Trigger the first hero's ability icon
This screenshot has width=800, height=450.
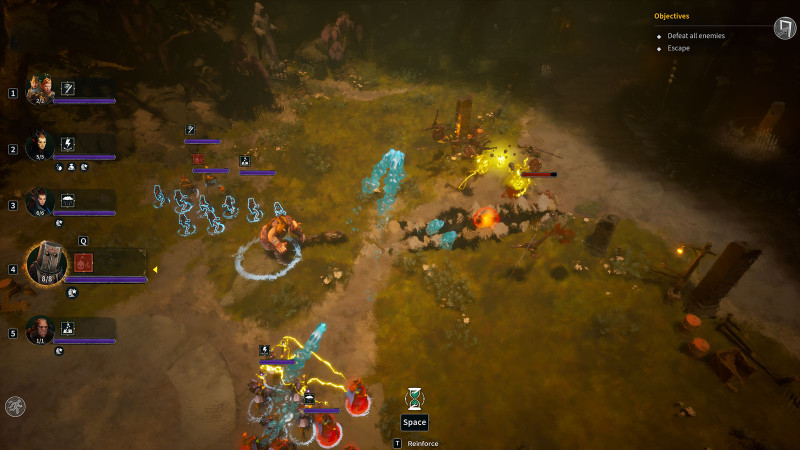click(x=68, y=88)
